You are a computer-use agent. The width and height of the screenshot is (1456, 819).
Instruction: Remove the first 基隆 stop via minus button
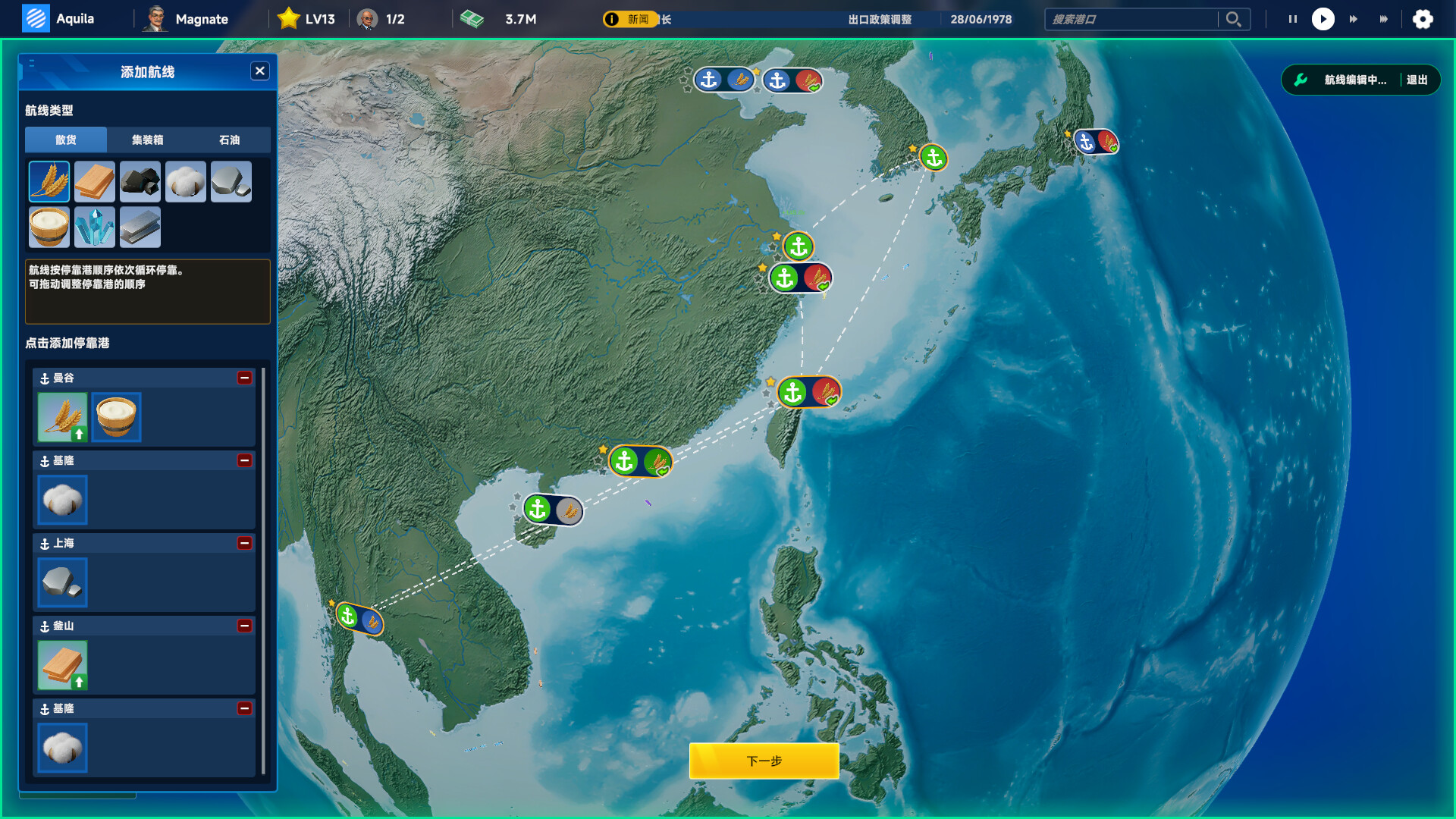click(244, 460)
